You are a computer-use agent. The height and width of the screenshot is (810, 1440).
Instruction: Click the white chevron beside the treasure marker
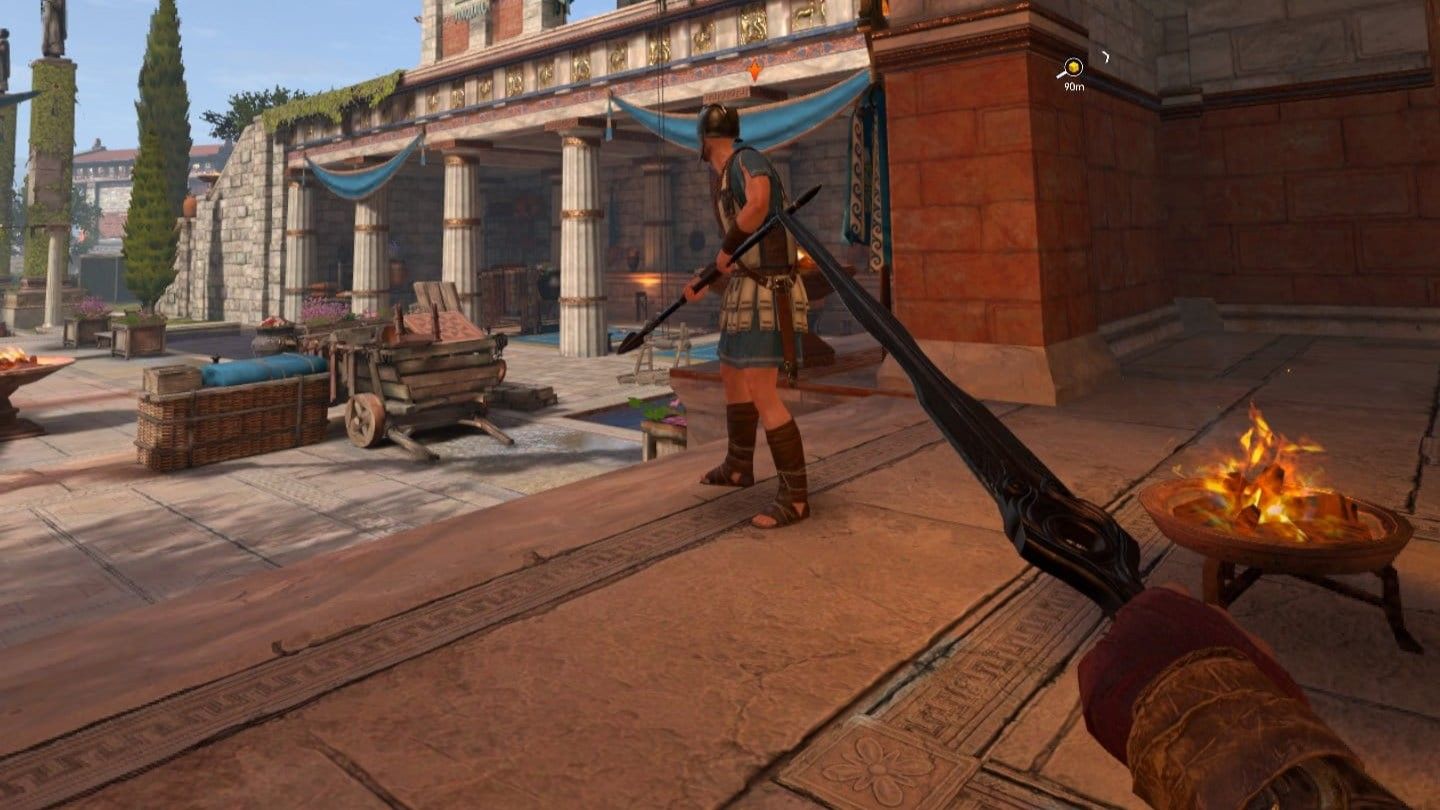1107,57
